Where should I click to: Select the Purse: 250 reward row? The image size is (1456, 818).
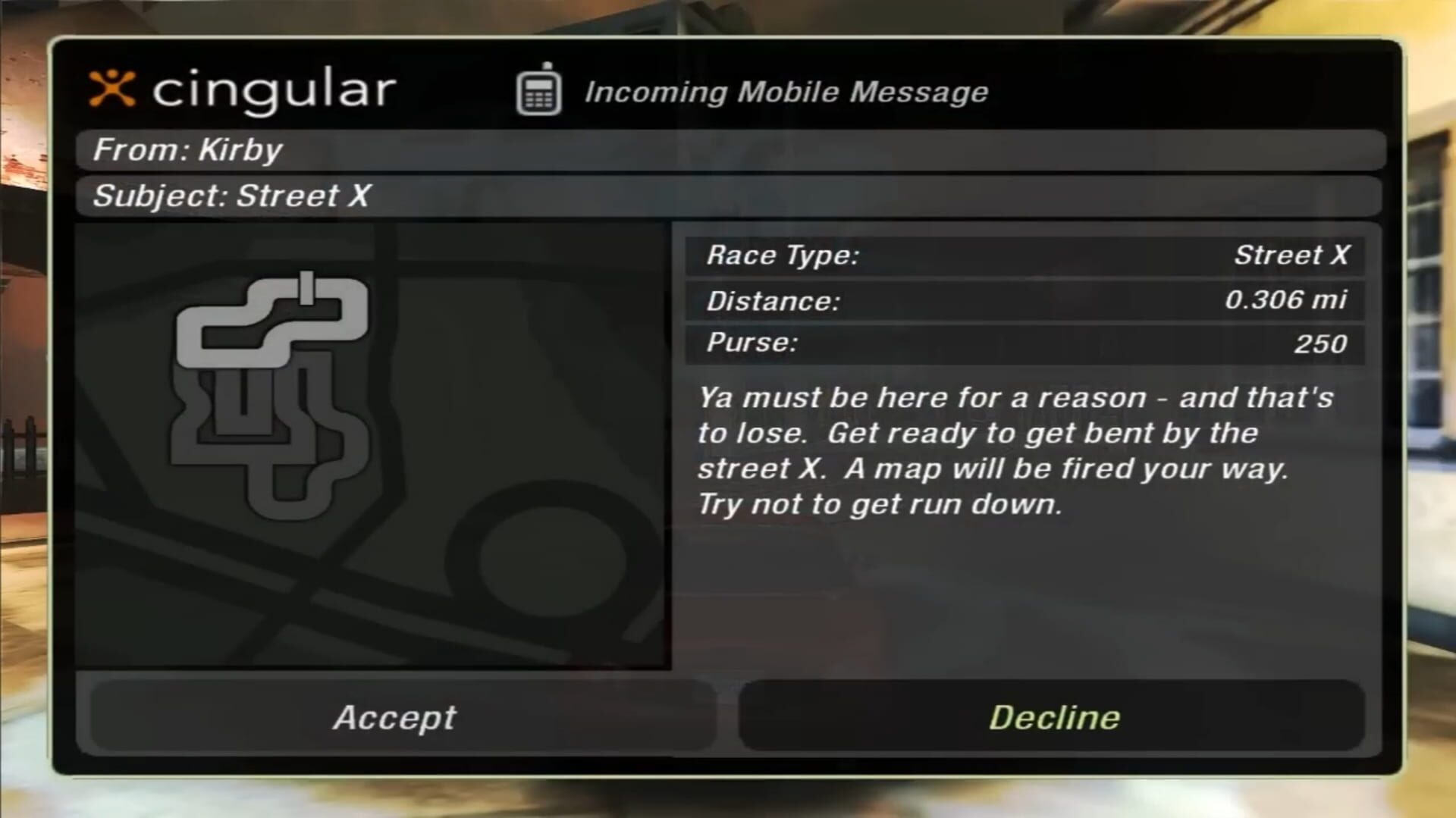1024,343
